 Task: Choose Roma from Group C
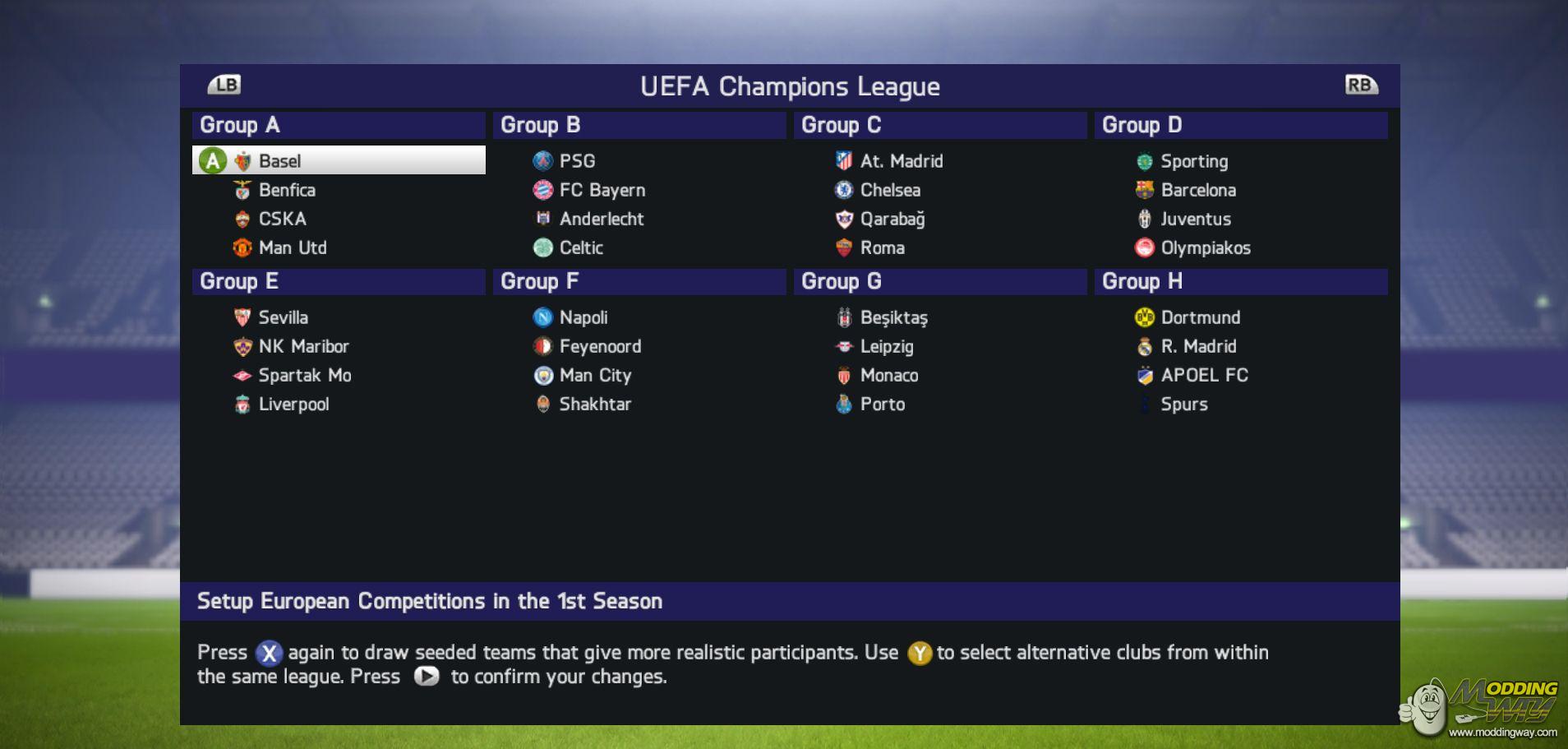[882, 247]
